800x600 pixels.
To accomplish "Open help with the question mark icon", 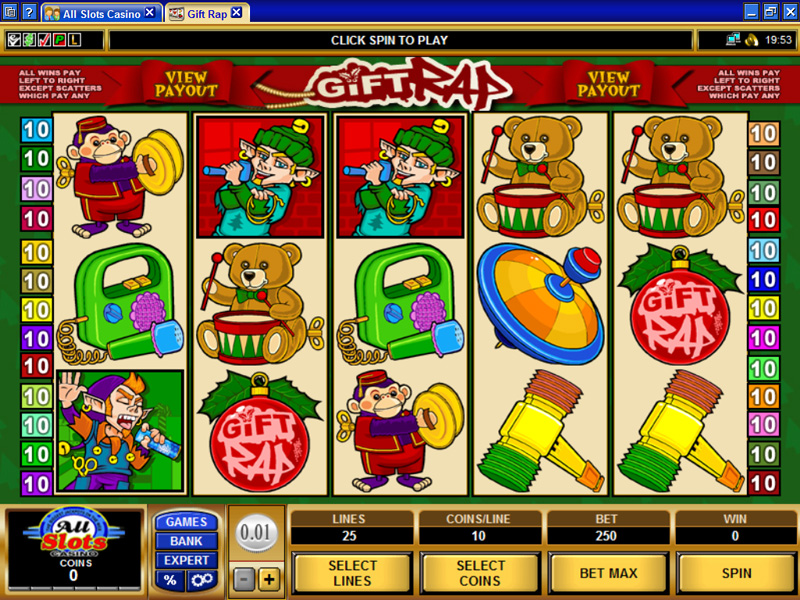I will [x=28, y=13].
